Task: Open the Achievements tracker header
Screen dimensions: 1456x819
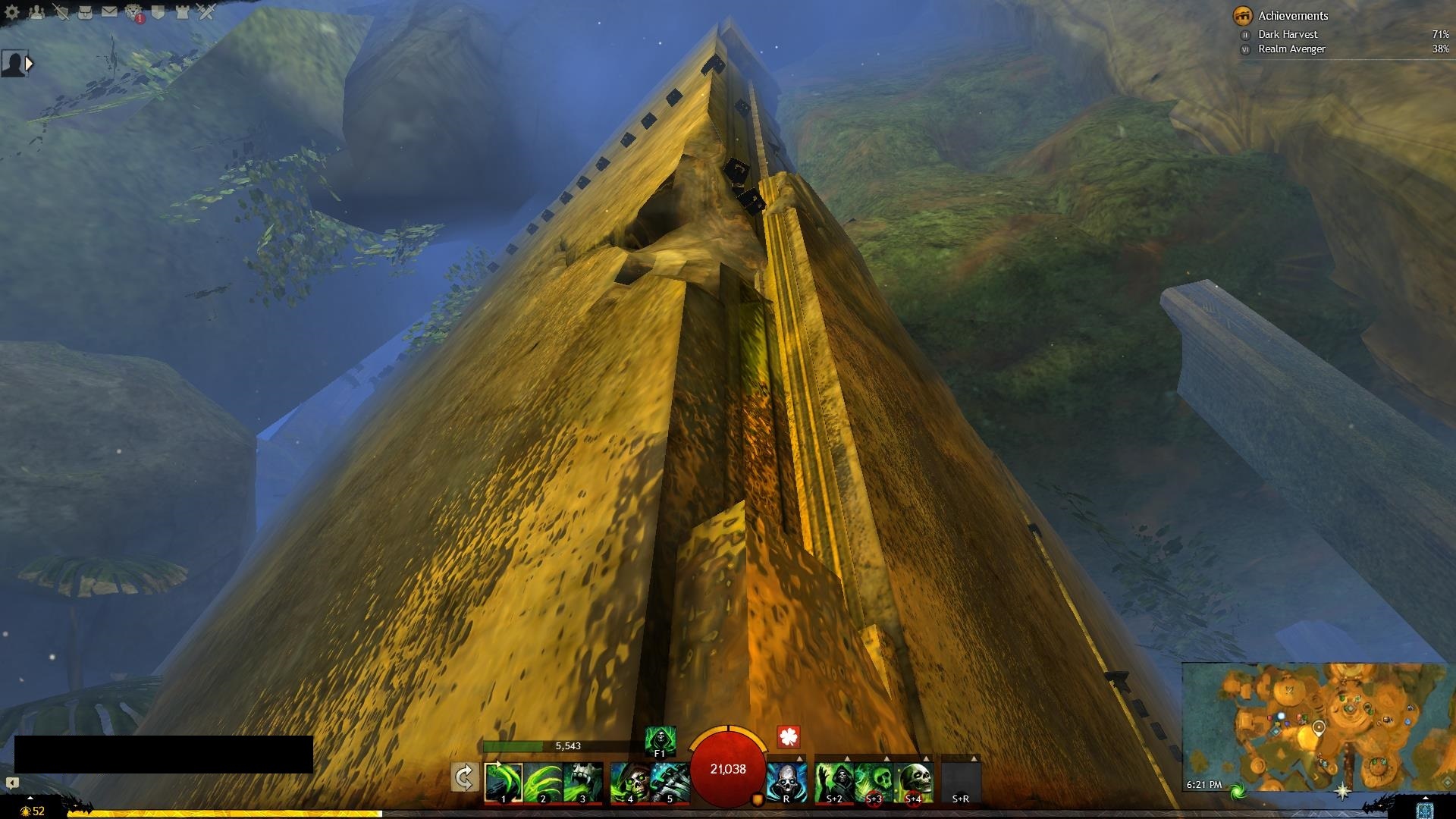Action: point(1292,15)
